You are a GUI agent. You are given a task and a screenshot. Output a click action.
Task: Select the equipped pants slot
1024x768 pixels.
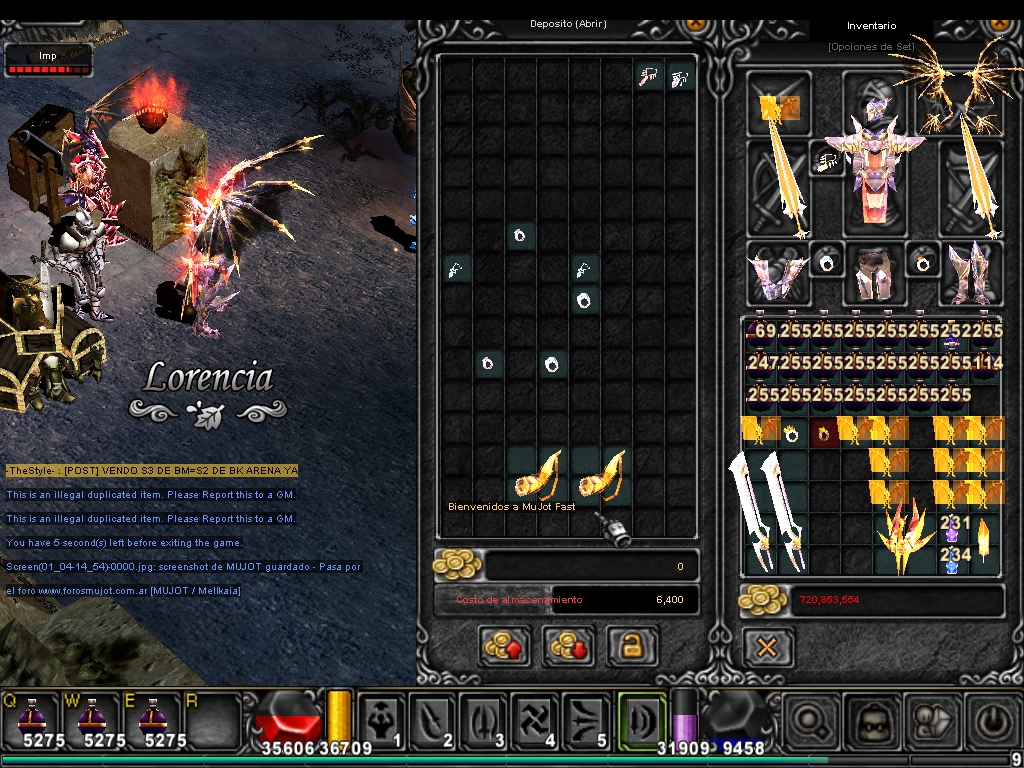tap(874, 272)
